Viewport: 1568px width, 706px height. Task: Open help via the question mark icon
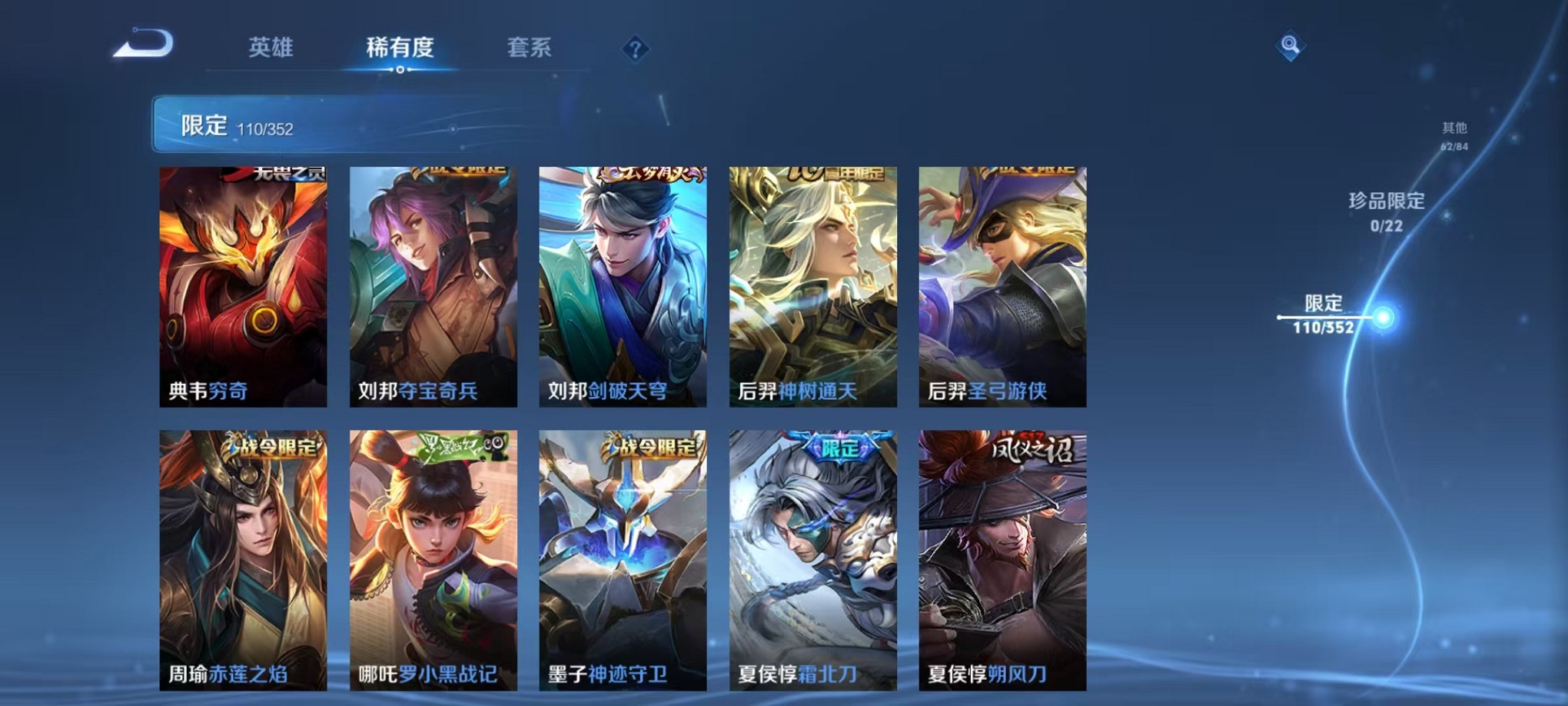[x=635, y=50]
